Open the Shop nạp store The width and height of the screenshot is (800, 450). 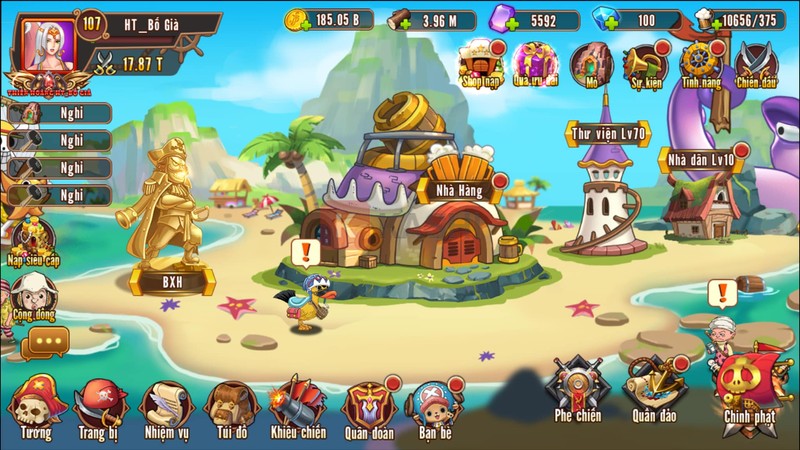coord(479,65)
